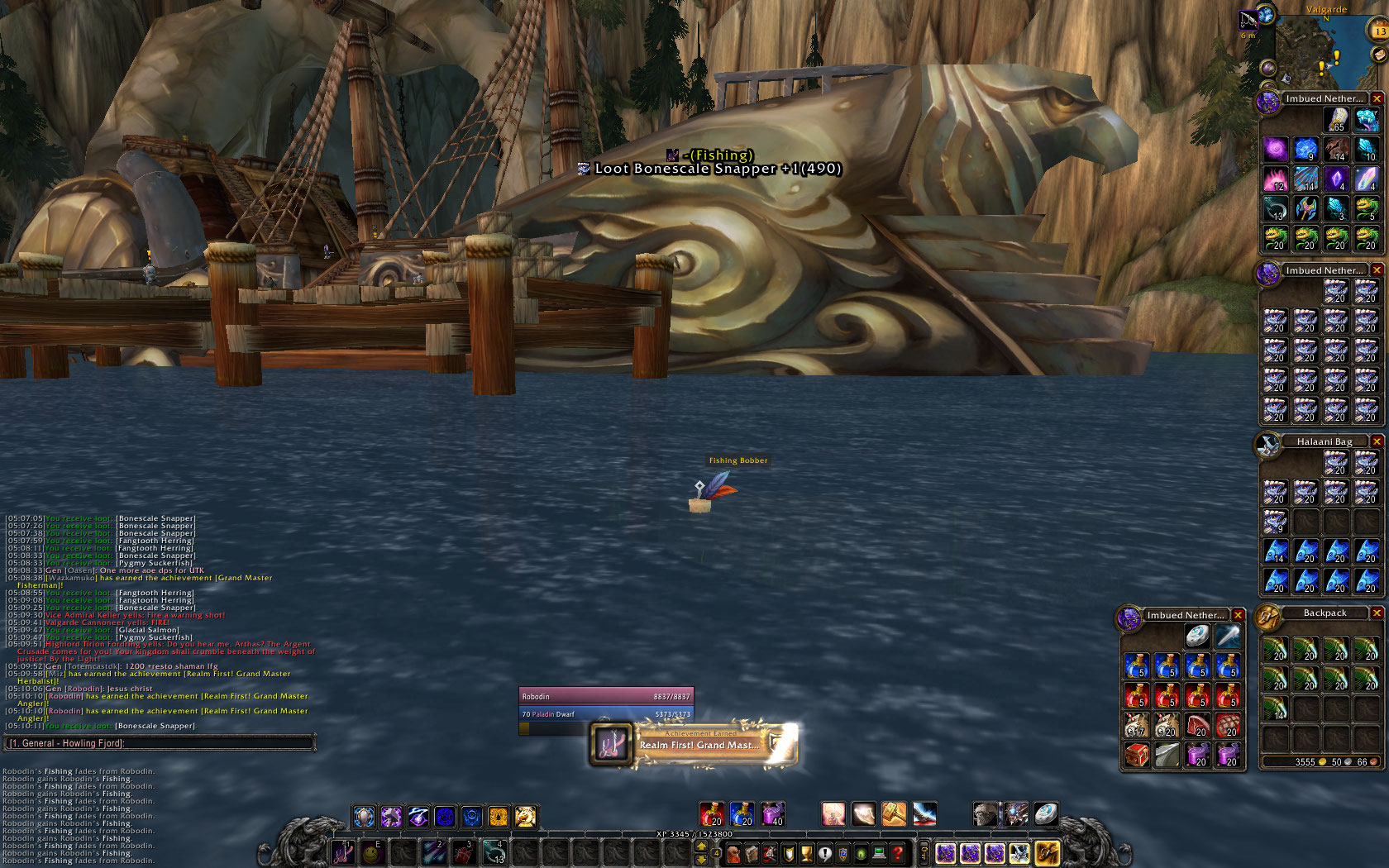This screenshot has width=1389, height=868.
Task: Select the white hearthstone in the bag
Action: point(1196,636)
